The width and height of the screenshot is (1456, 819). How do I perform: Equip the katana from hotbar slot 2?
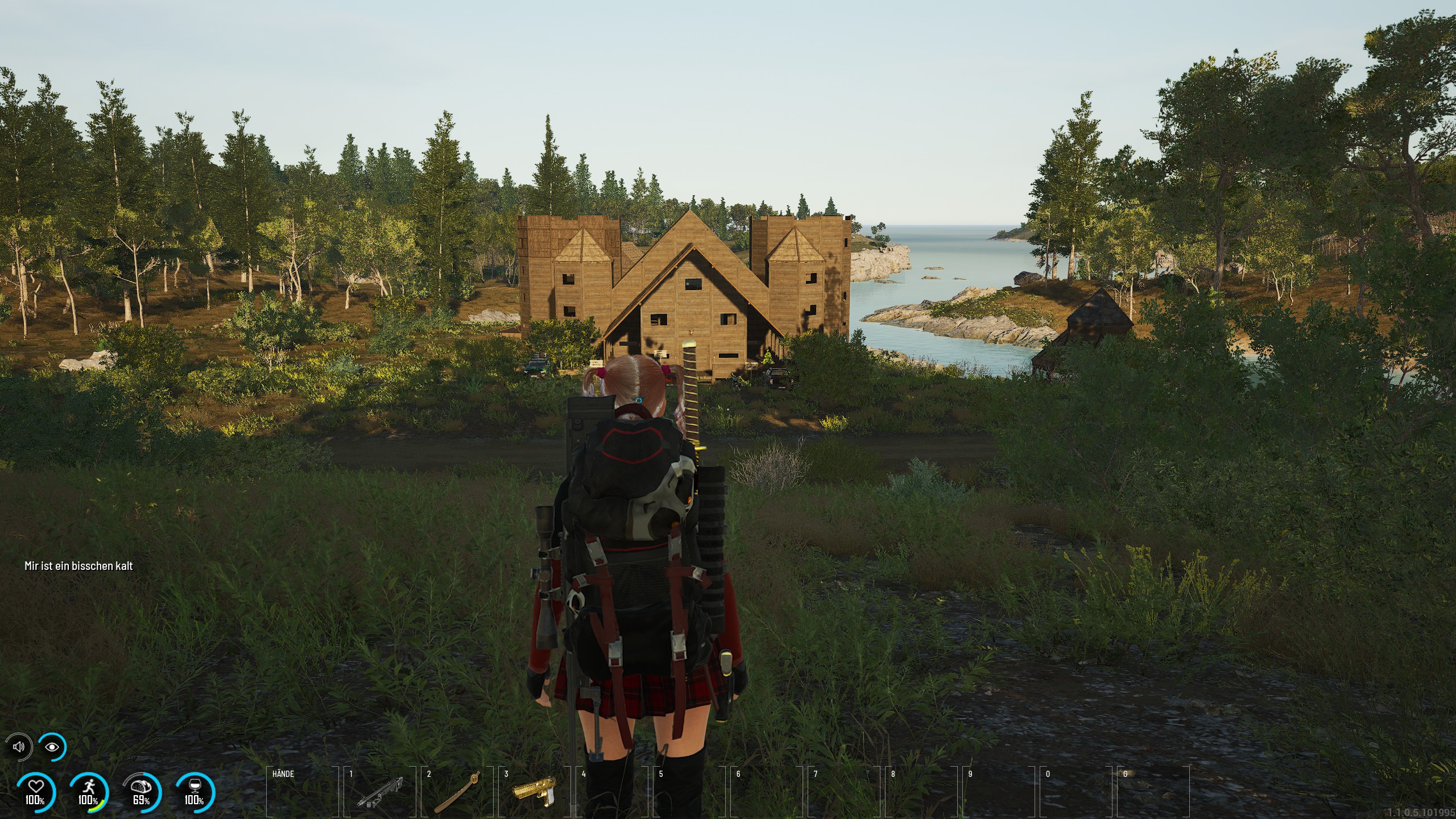coord(457,792)
